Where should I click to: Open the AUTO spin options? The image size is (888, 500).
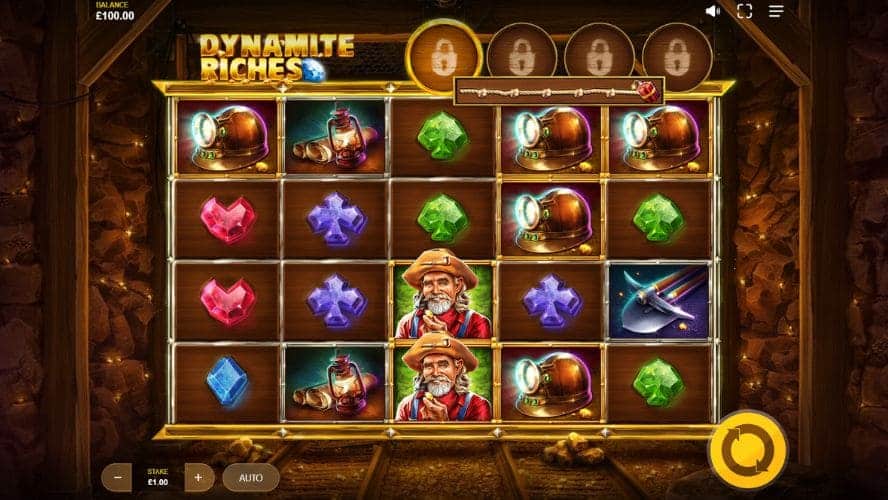point(251,477)
